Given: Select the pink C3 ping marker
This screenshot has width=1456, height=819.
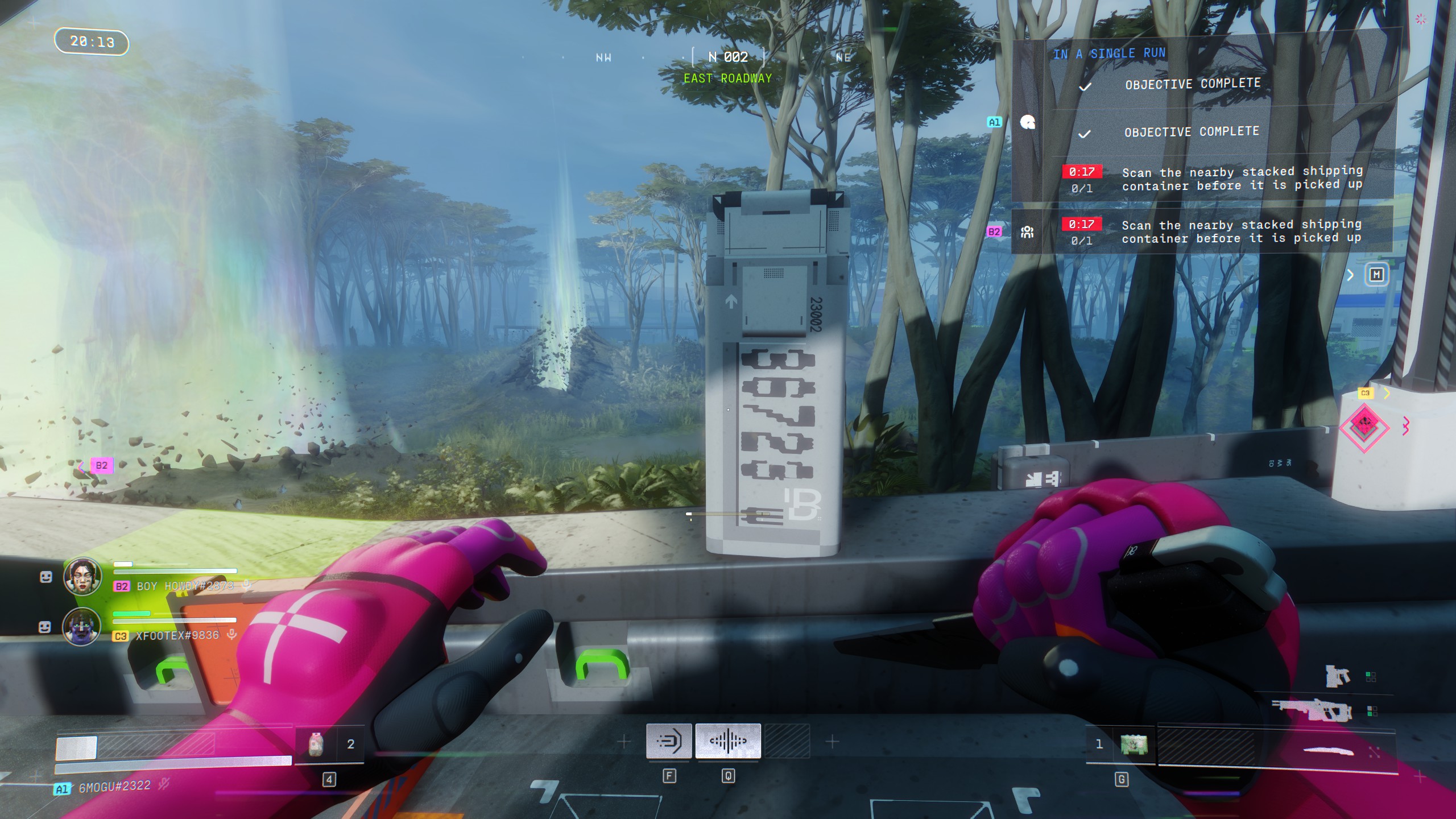Looking at the screenshot, I should pos(1364,427).
